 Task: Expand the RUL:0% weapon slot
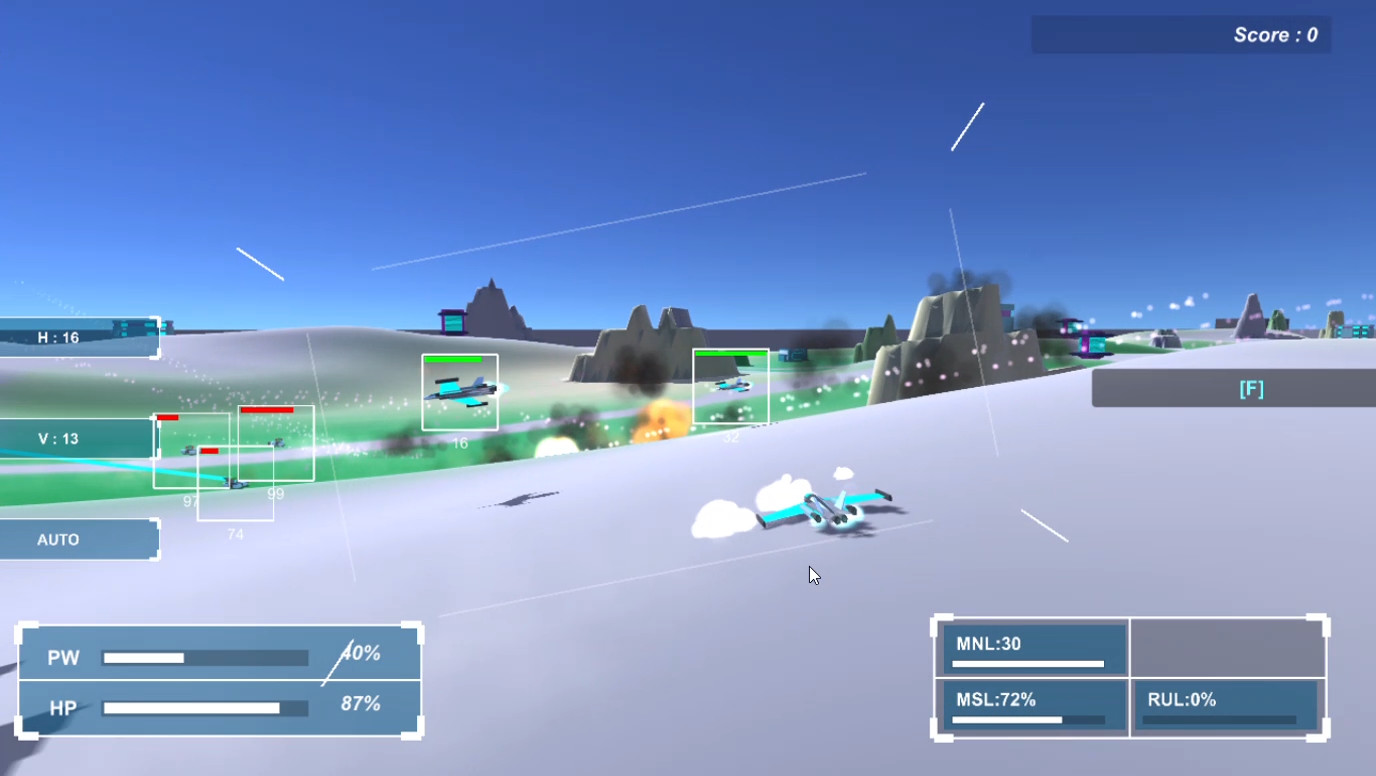tap(1228, 707)
